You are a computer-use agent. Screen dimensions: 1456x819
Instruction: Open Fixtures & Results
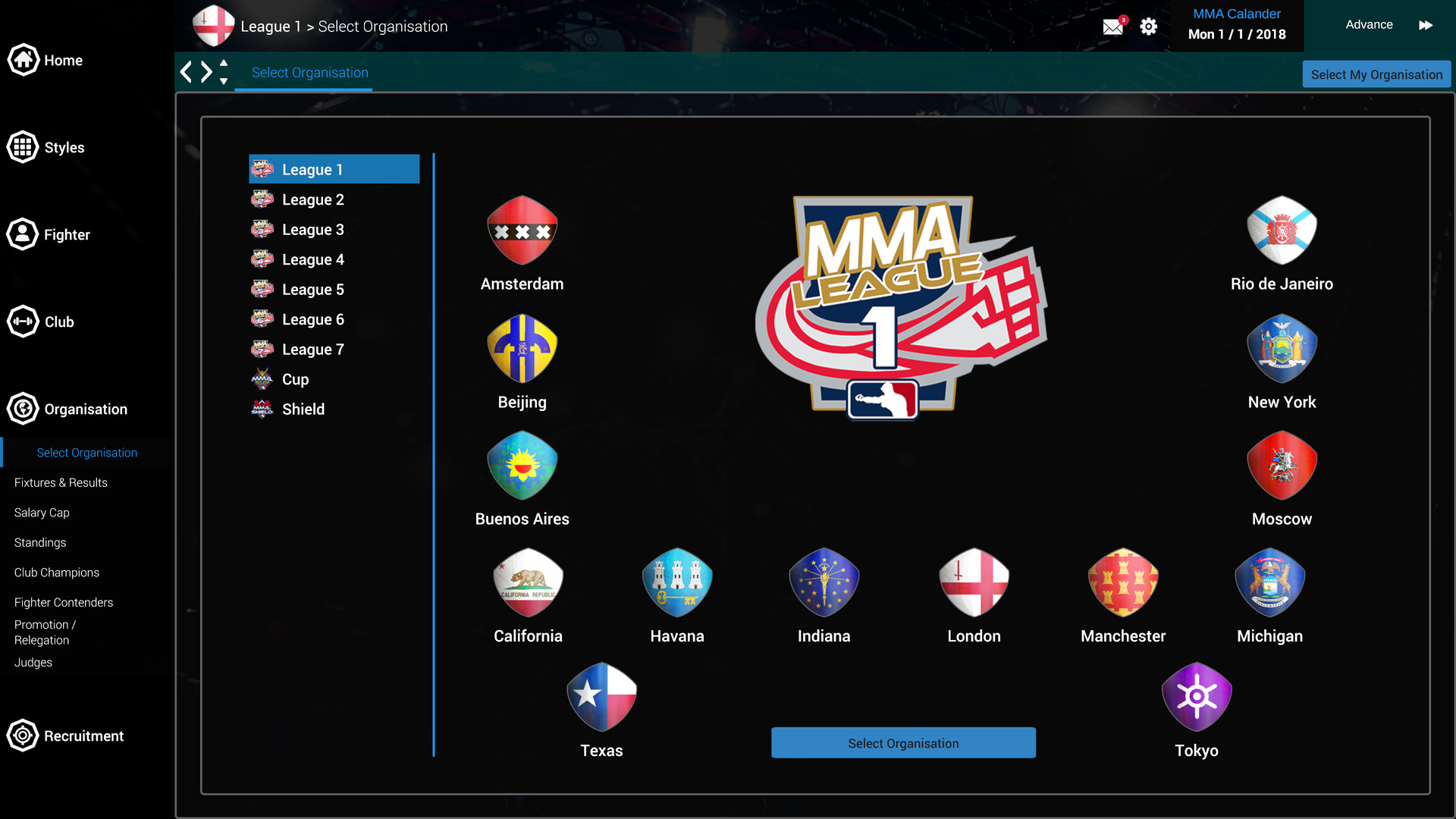click(60, 482)
